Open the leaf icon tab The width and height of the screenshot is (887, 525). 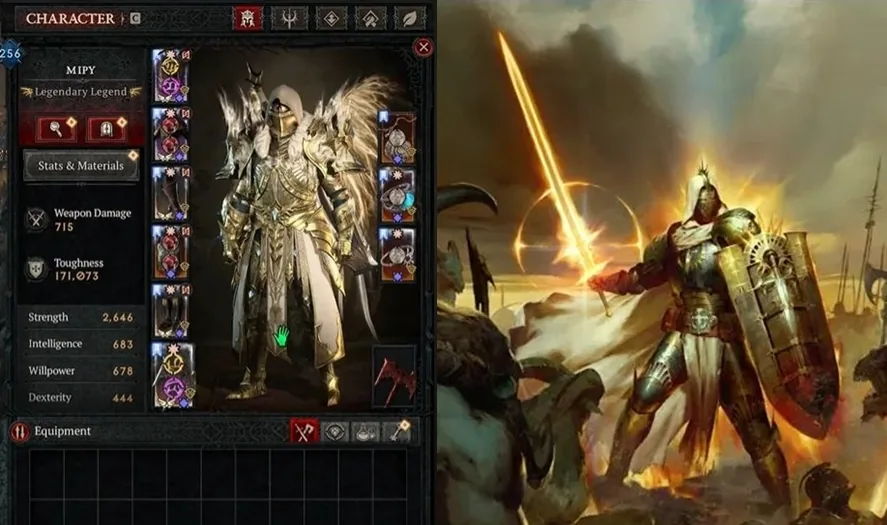[410, 18]
